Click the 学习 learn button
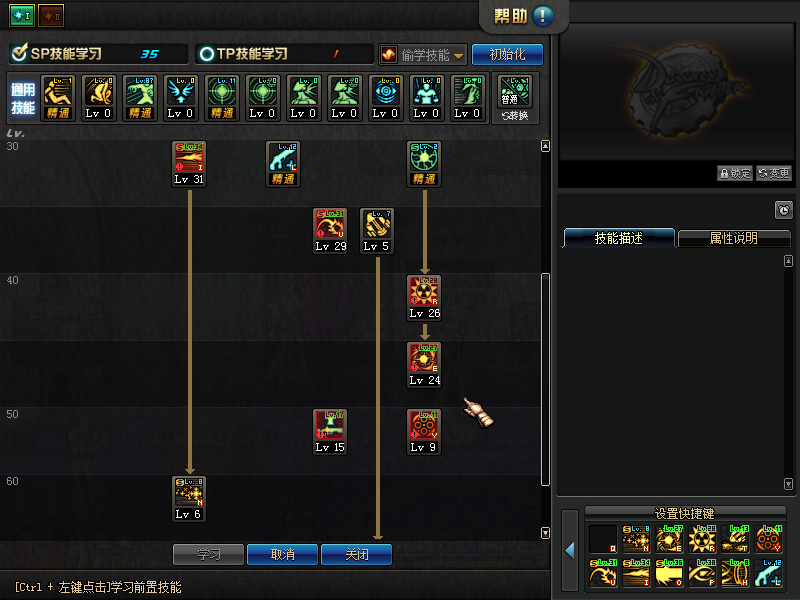800x600 pixels. coord(208,554)
